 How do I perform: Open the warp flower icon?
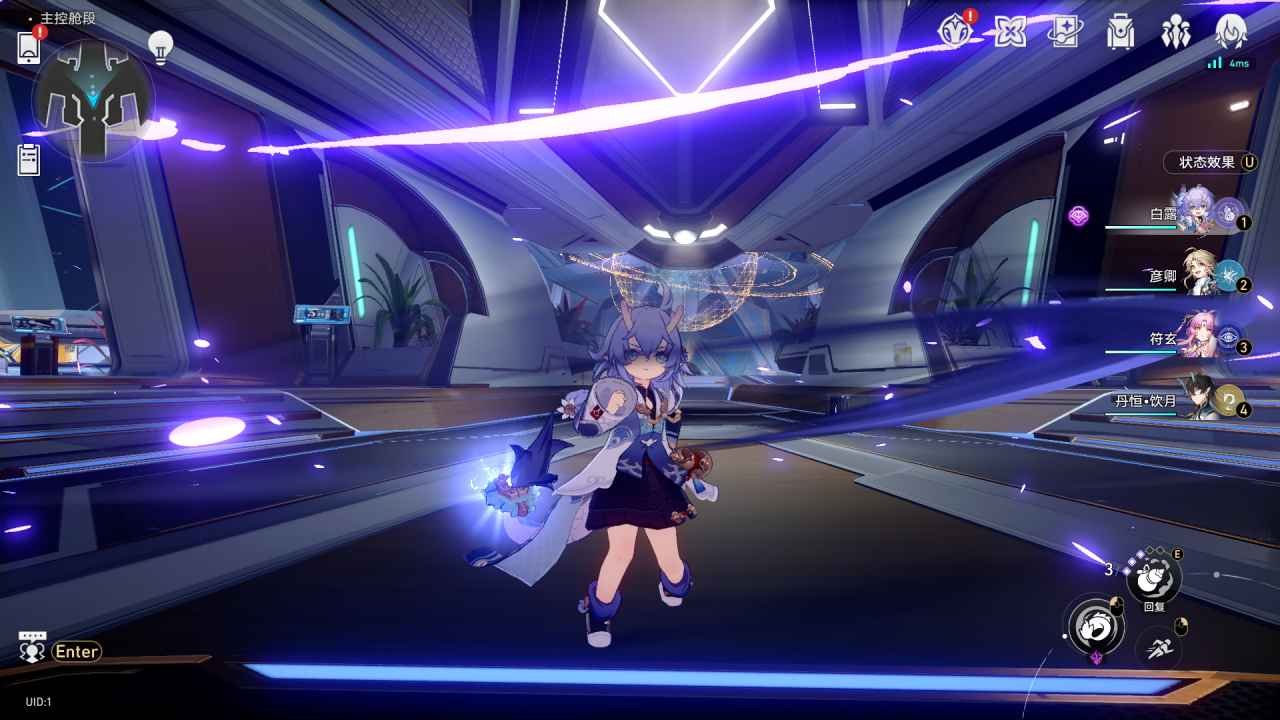coord(1011,32)
